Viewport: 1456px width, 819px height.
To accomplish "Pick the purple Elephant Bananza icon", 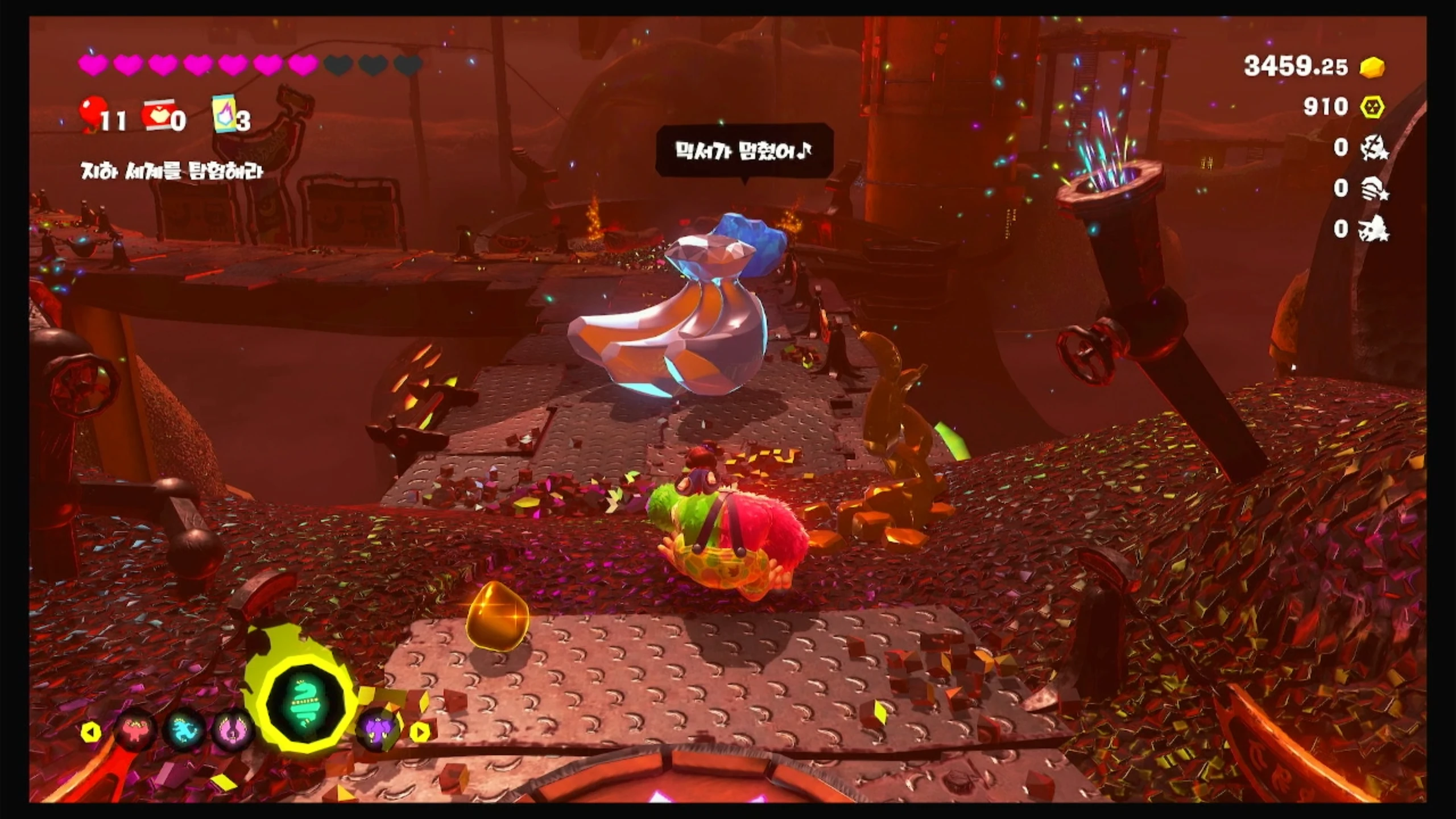I will 378,730.
